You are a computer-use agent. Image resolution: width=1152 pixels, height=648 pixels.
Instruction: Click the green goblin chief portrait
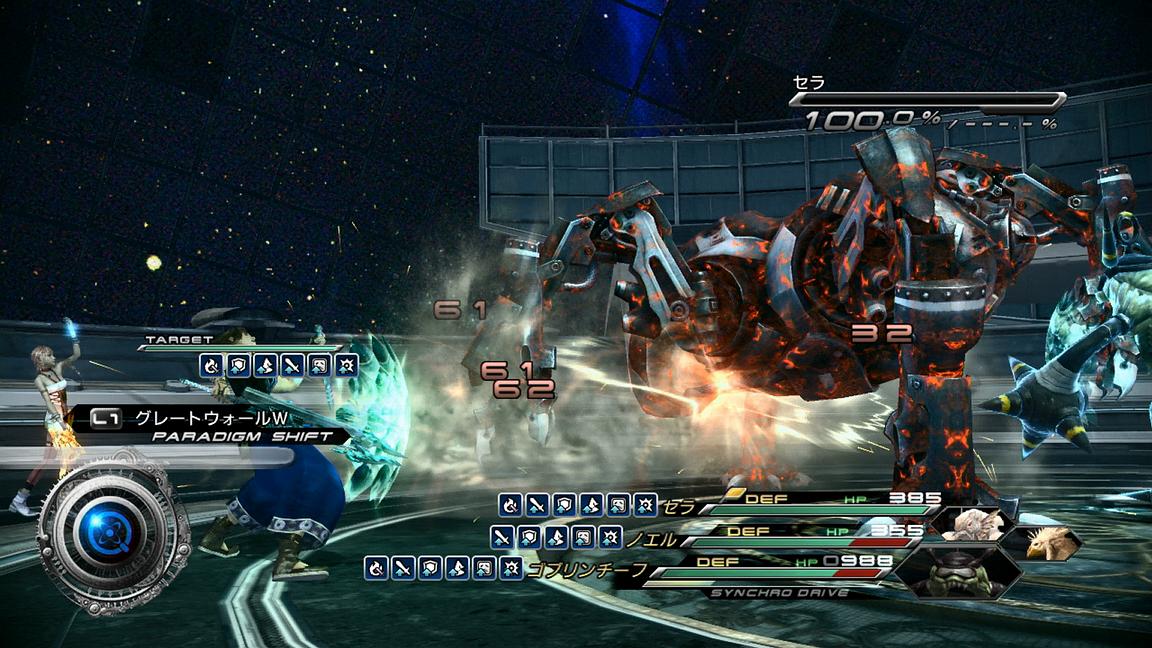[x=956, y=572]
